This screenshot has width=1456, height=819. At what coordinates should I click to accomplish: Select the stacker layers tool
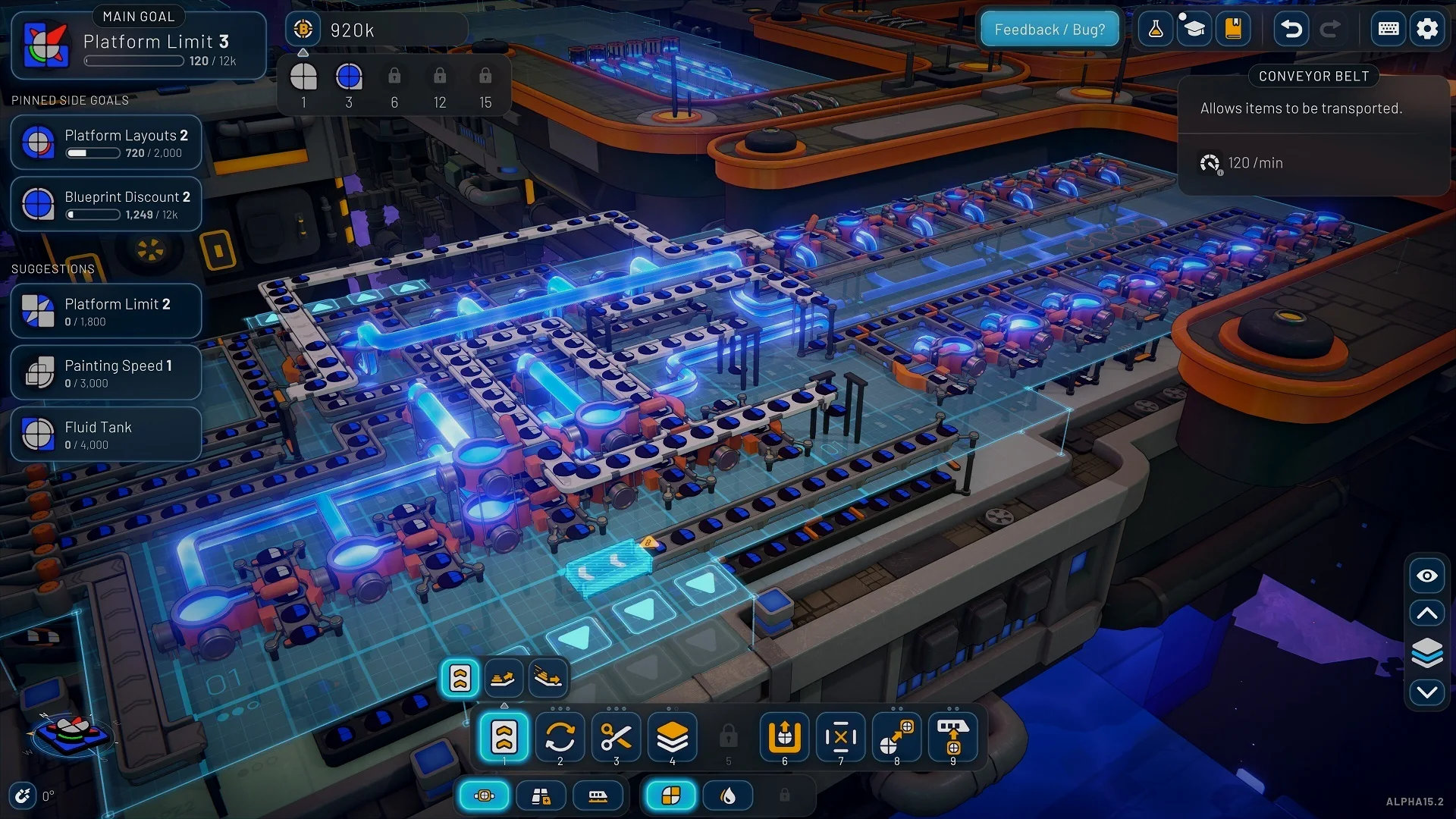(673, 737)
